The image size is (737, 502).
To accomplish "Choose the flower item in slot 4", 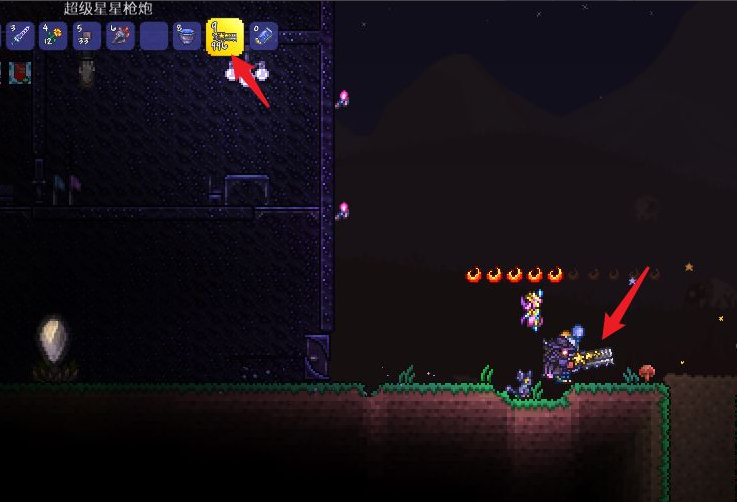I will [53, 37].
